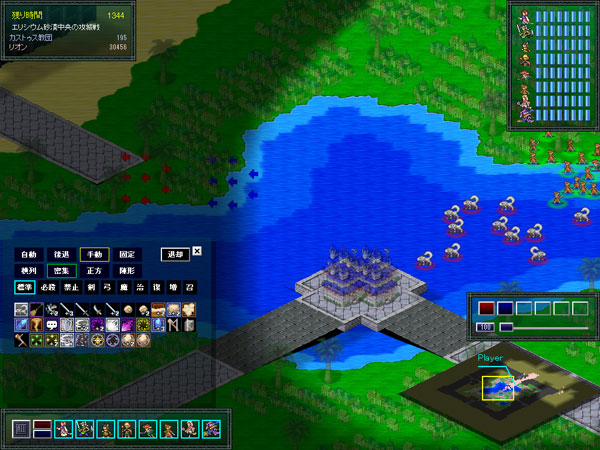Screen dimensions: 600x450
Task: Pick the 正方 square formation
Action: coord(95,271)
